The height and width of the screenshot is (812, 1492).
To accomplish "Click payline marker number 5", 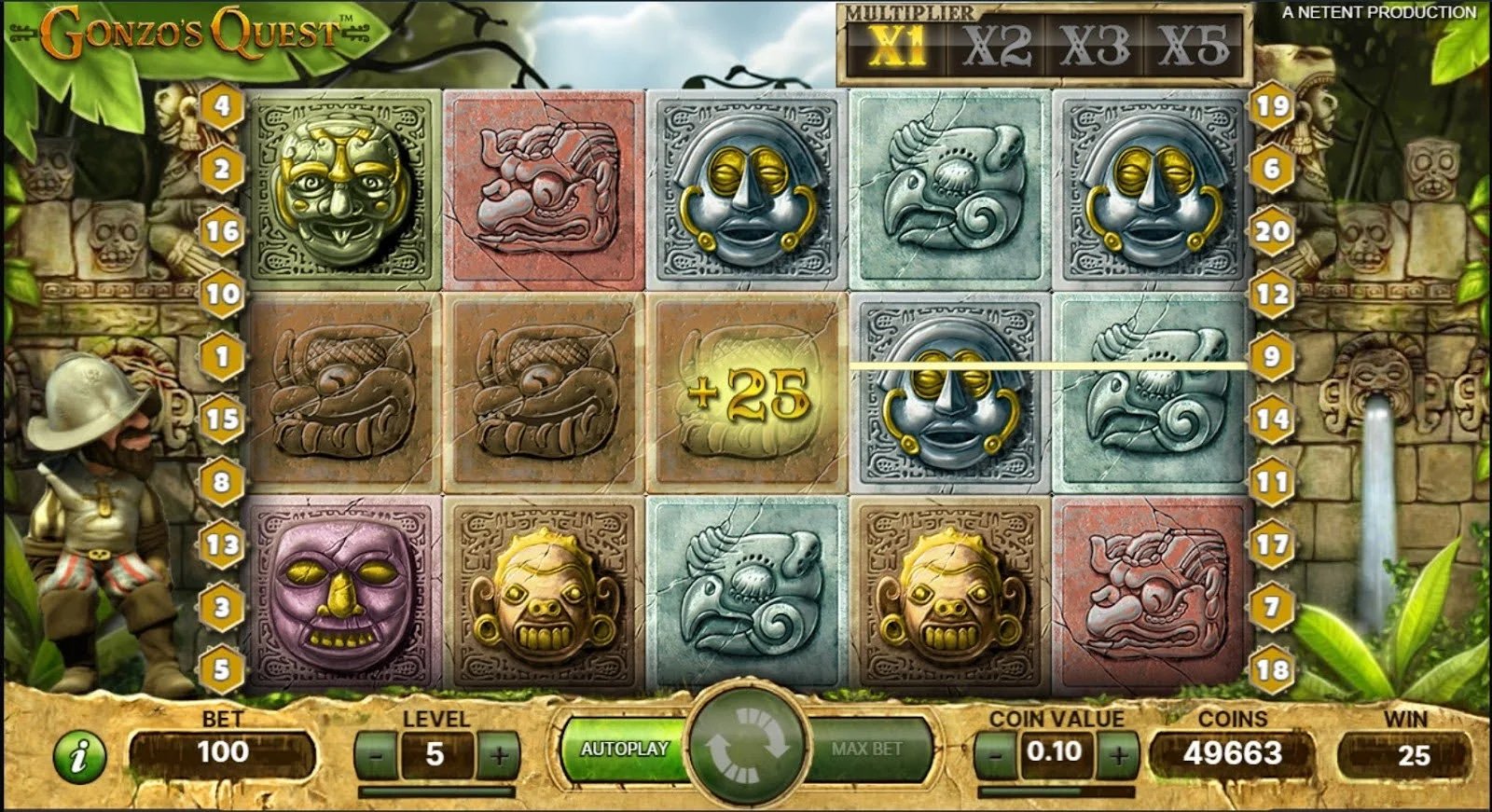I will click(x=222, y=668).
